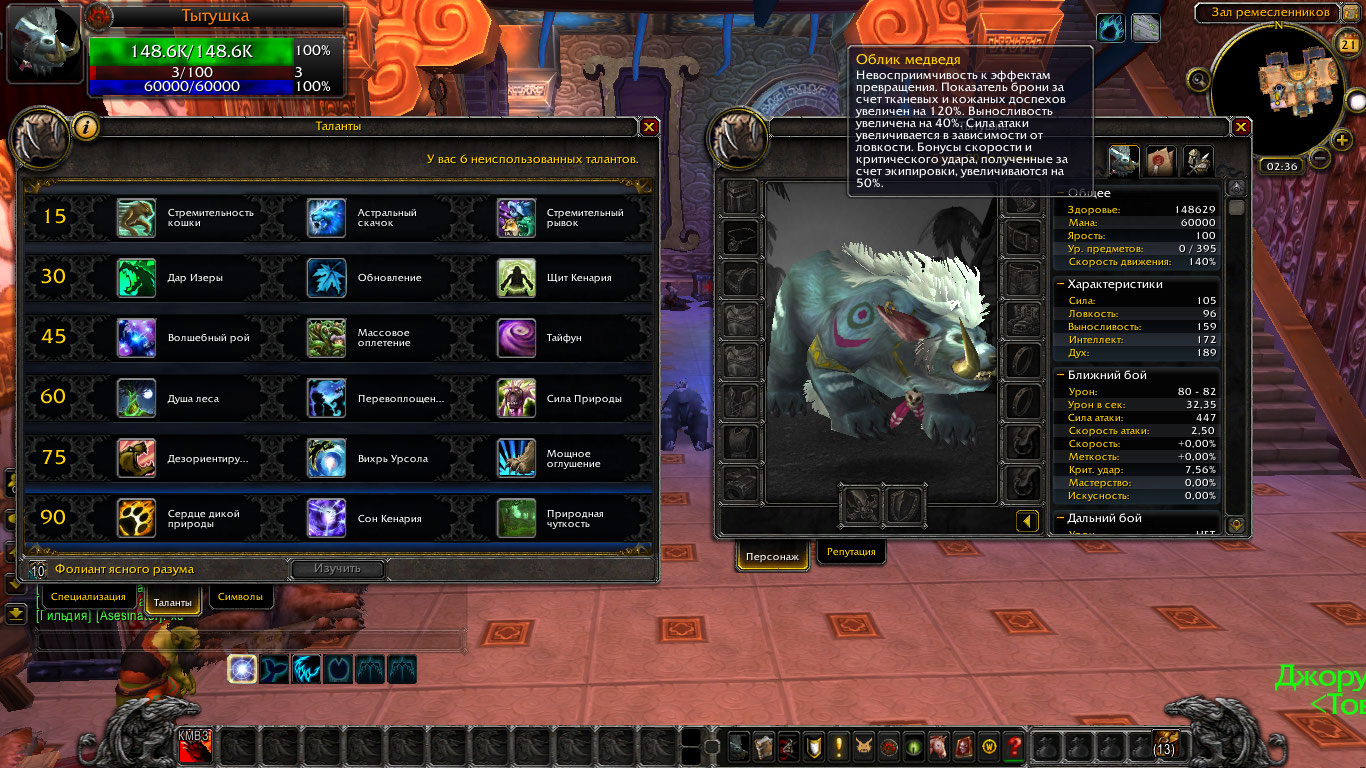1366x768 pixels.
Task: Select the Сердце дикой природы talent
Action: (136, 518)
